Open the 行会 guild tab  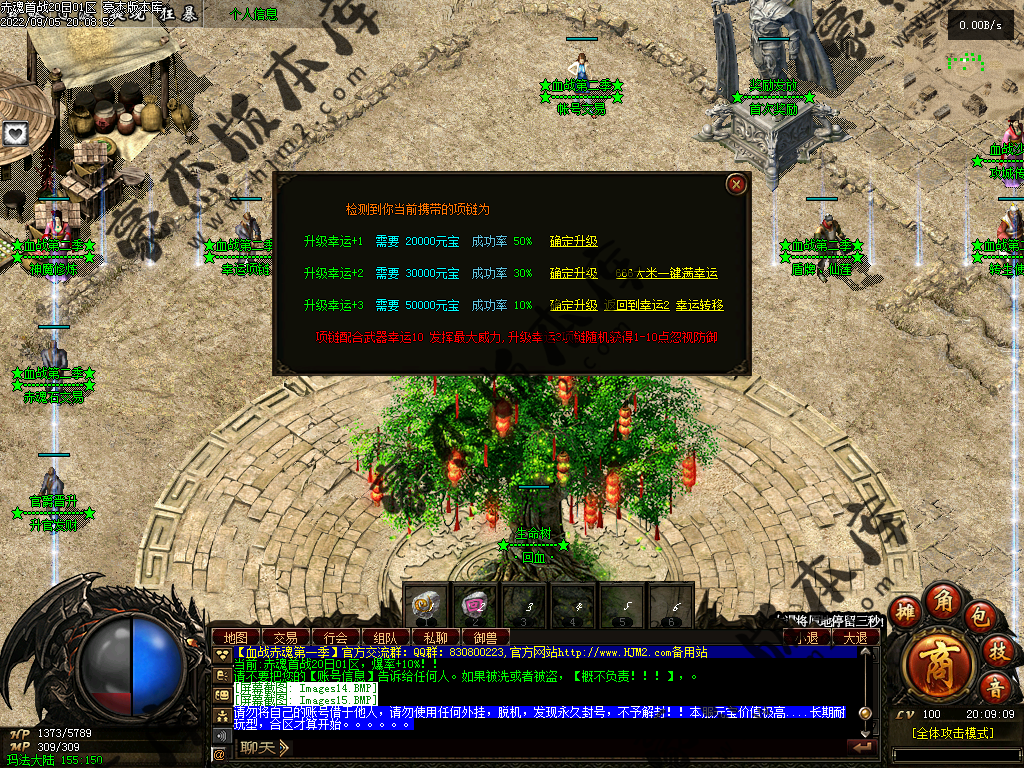336,637
